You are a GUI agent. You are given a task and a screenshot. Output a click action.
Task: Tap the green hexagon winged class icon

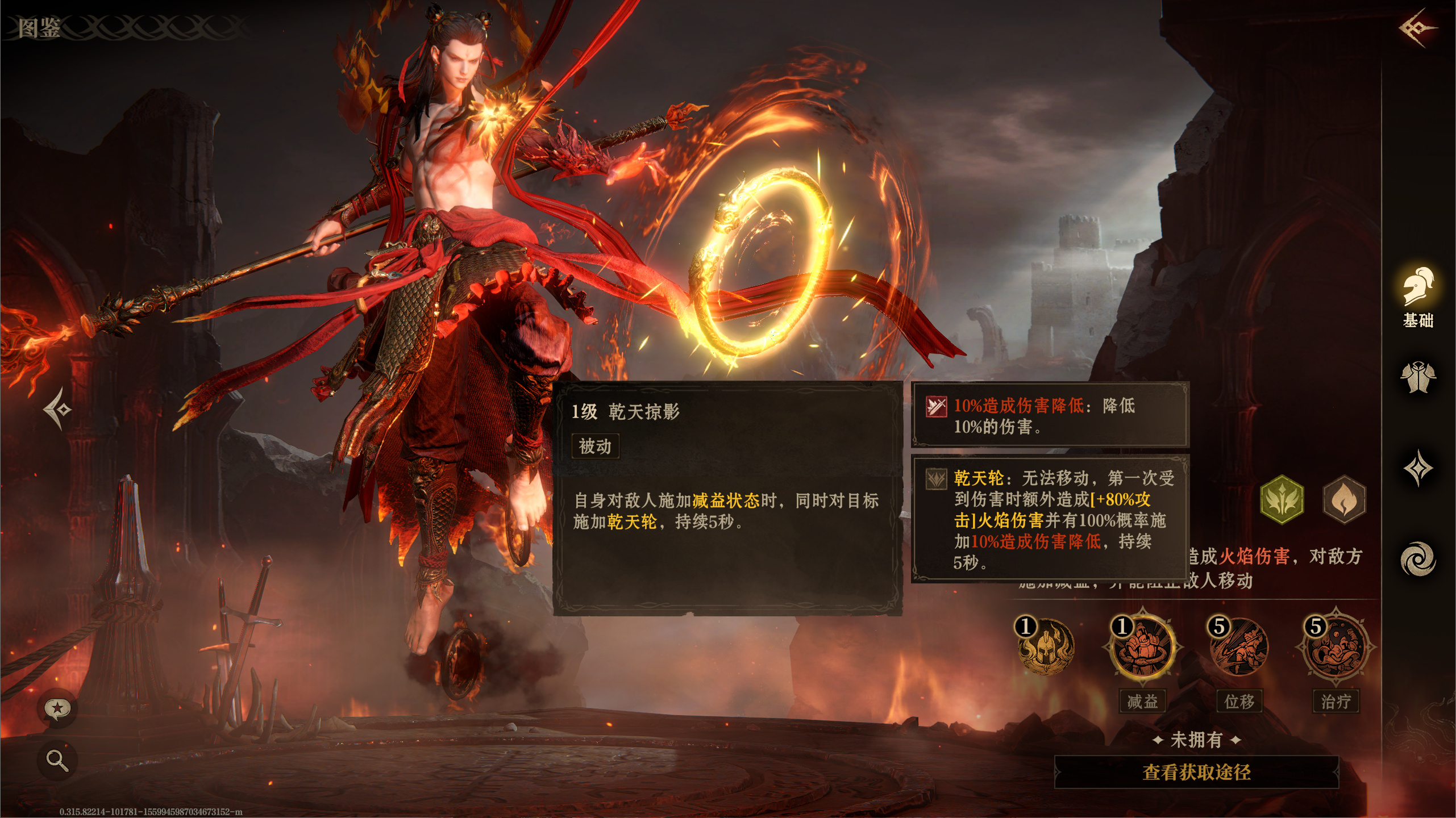tap(1282, 500)
